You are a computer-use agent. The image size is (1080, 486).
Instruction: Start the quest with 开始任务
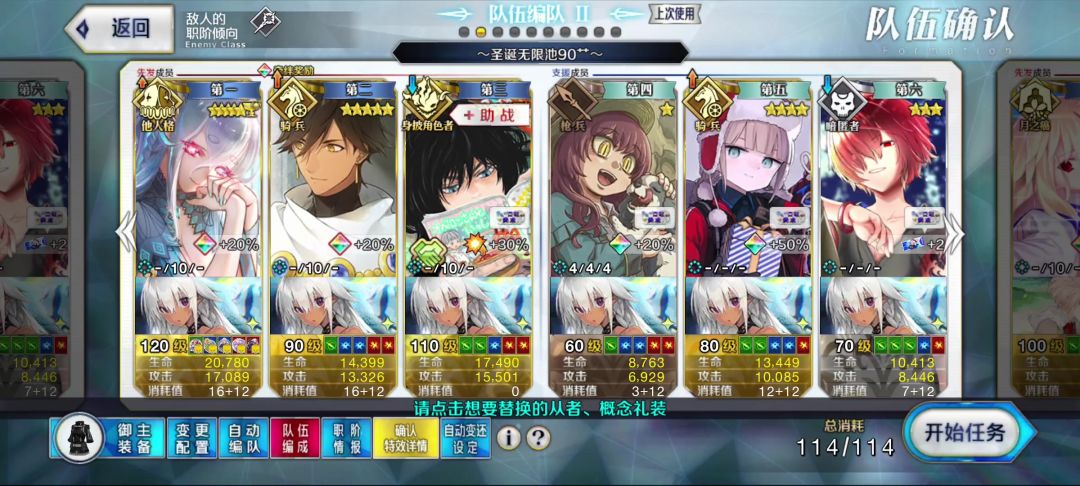click(963, 435)
